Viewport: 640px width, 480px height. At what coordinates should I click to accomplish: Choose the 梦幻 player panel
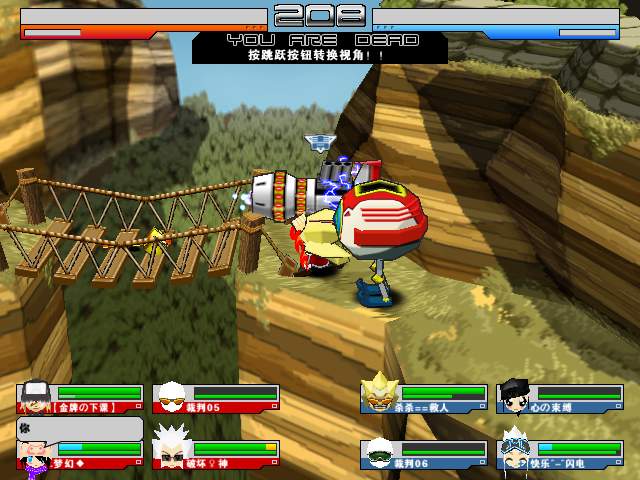click(x=80, y=455)
